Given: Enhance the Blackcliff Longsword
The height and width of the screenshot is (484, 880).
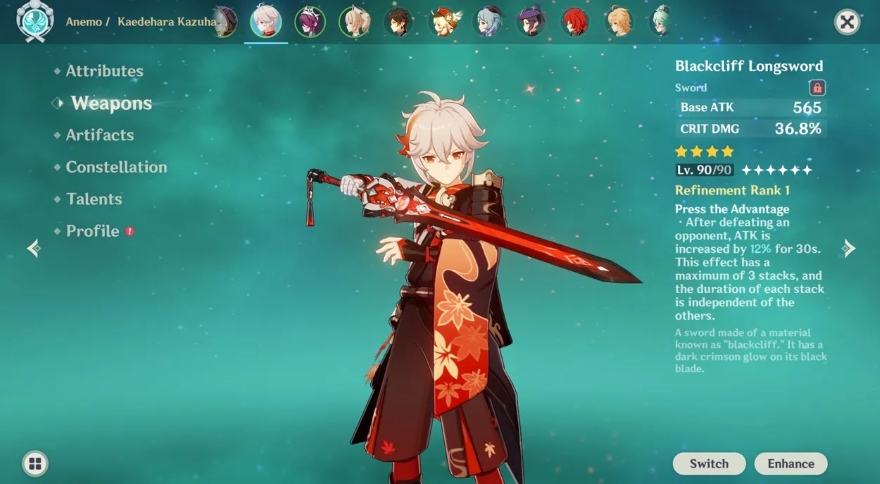Looking at the screenshot, I should tap(791, 463).
